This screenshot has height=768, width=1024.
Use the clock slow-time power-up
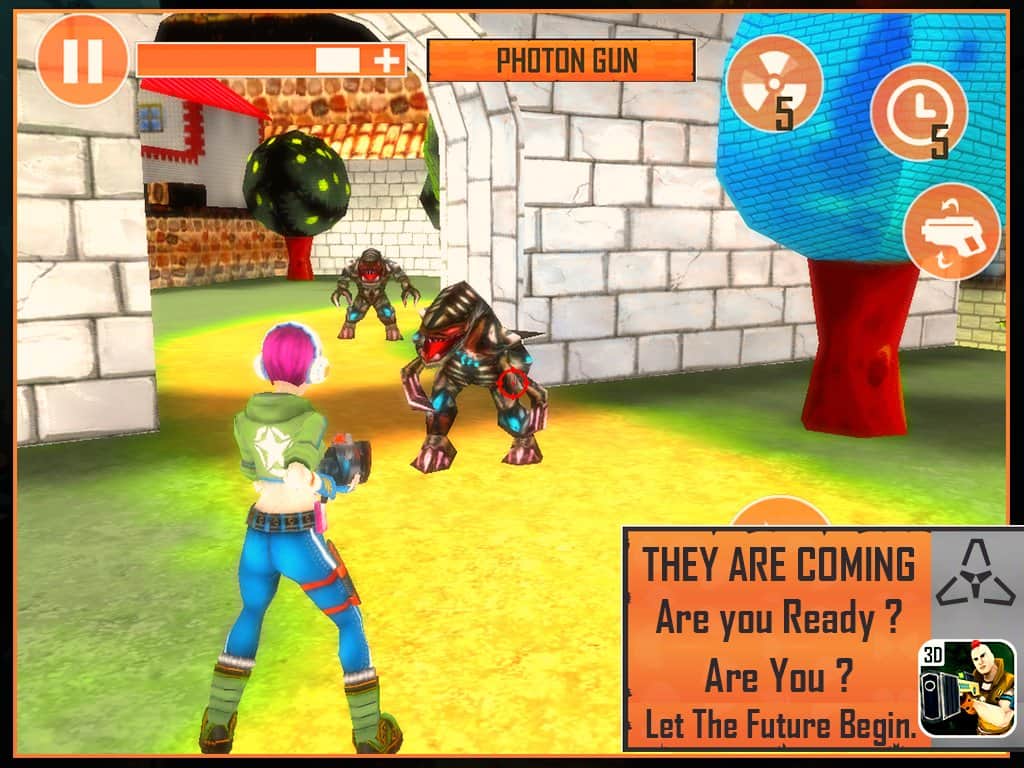point(919,111)
